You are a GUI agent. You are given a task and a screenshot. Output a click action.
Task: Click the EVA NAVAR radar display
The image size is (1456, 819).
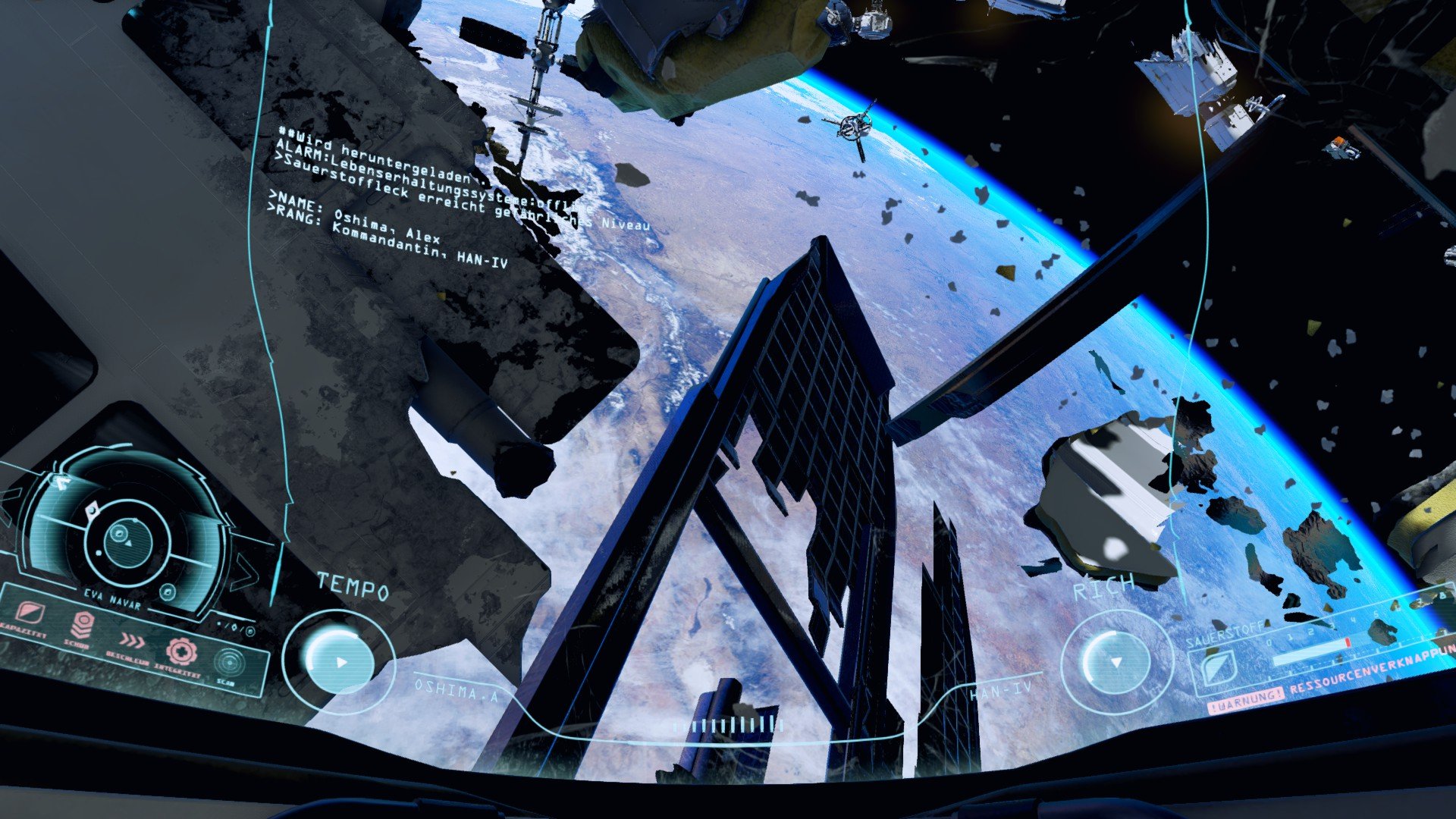point(125,541)
